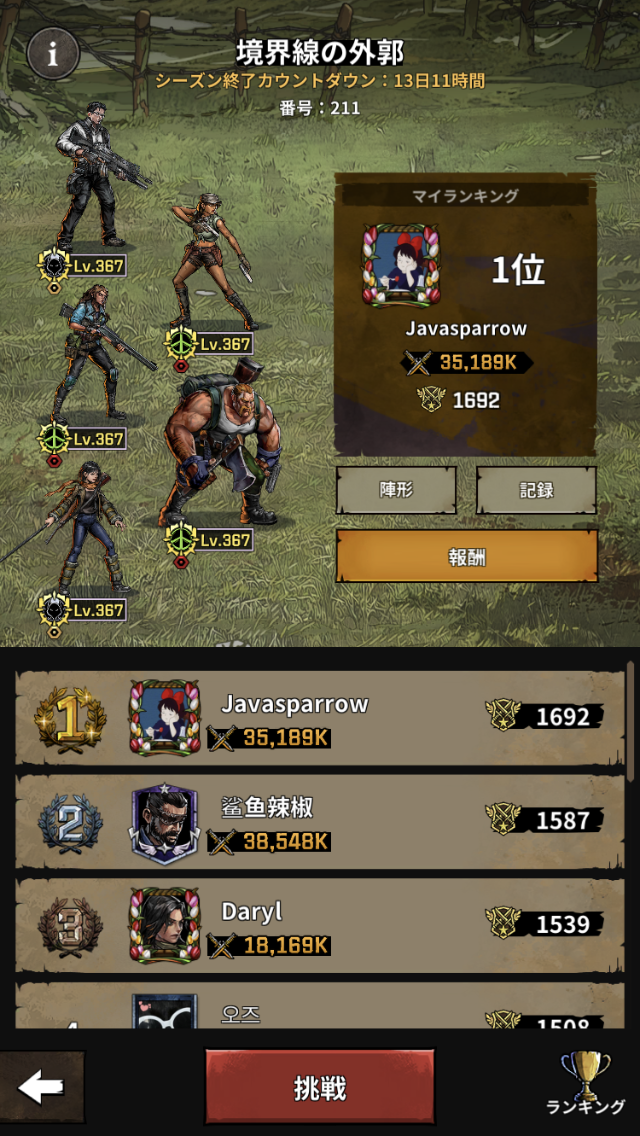Open the 陣形 formation screen
The image size is (640, 1136).
pos(396,490)
